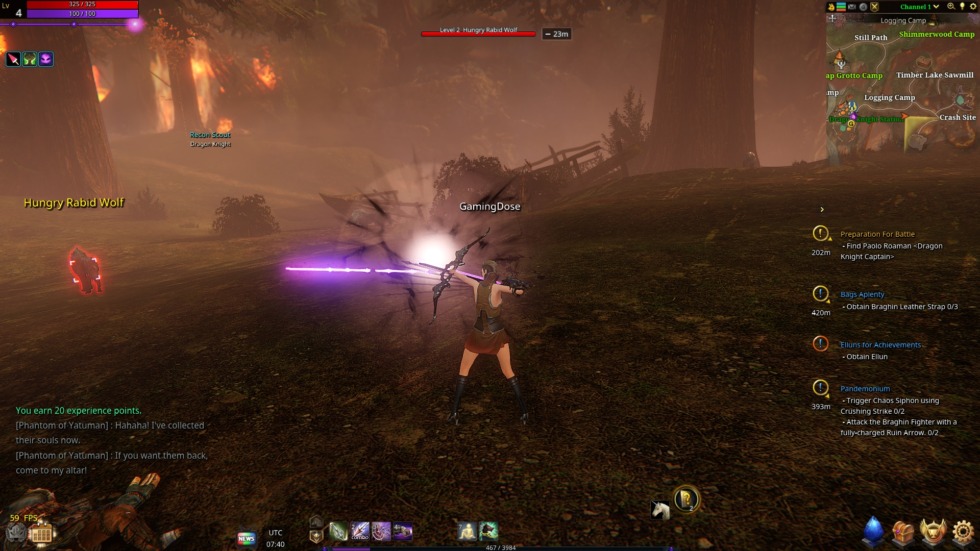Click the minimap magnifier zoom icon
980x551 pixels.
coord(952,7)
